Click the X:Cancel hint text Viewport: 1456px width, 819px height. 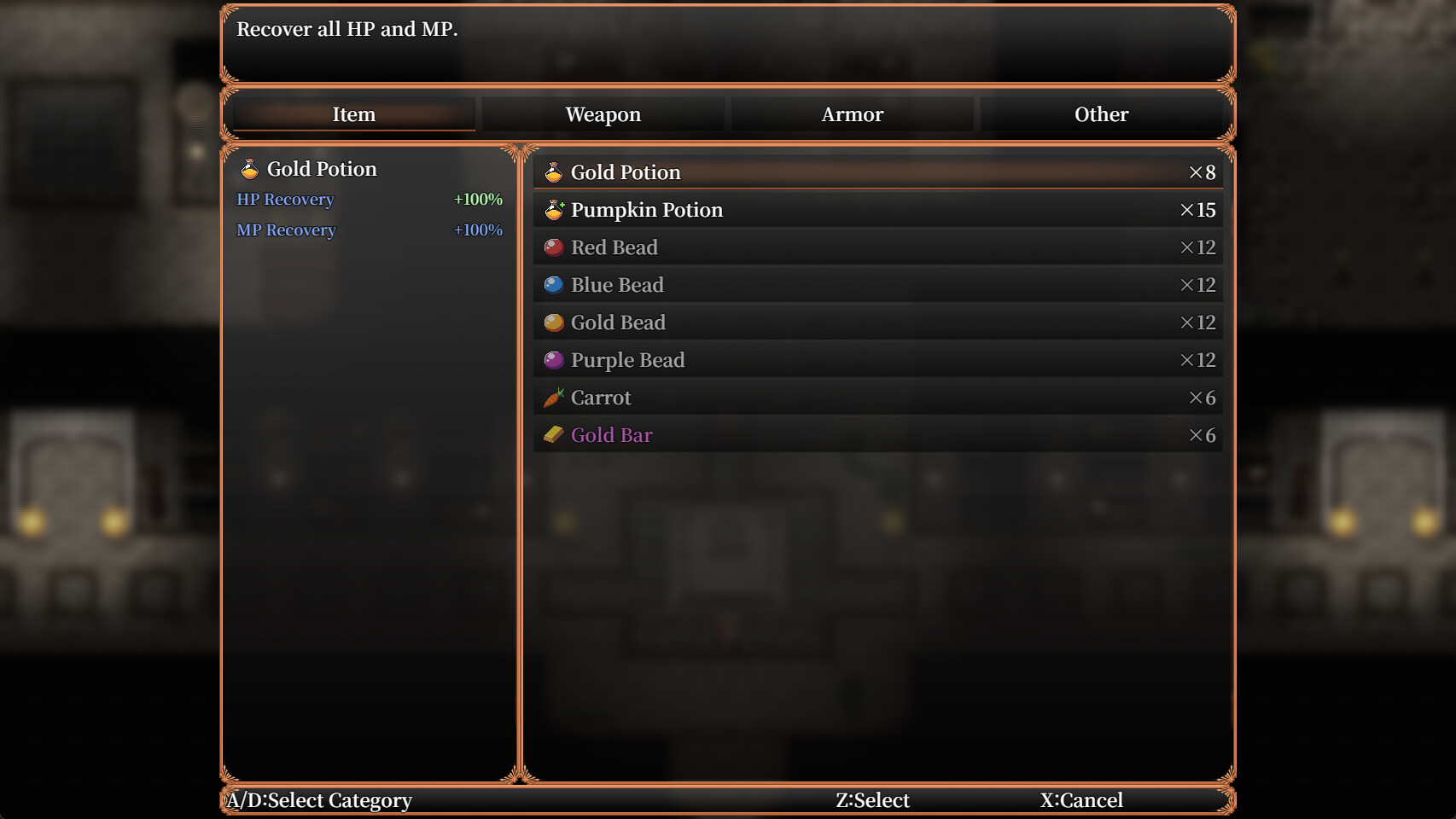pos(1080,799)
